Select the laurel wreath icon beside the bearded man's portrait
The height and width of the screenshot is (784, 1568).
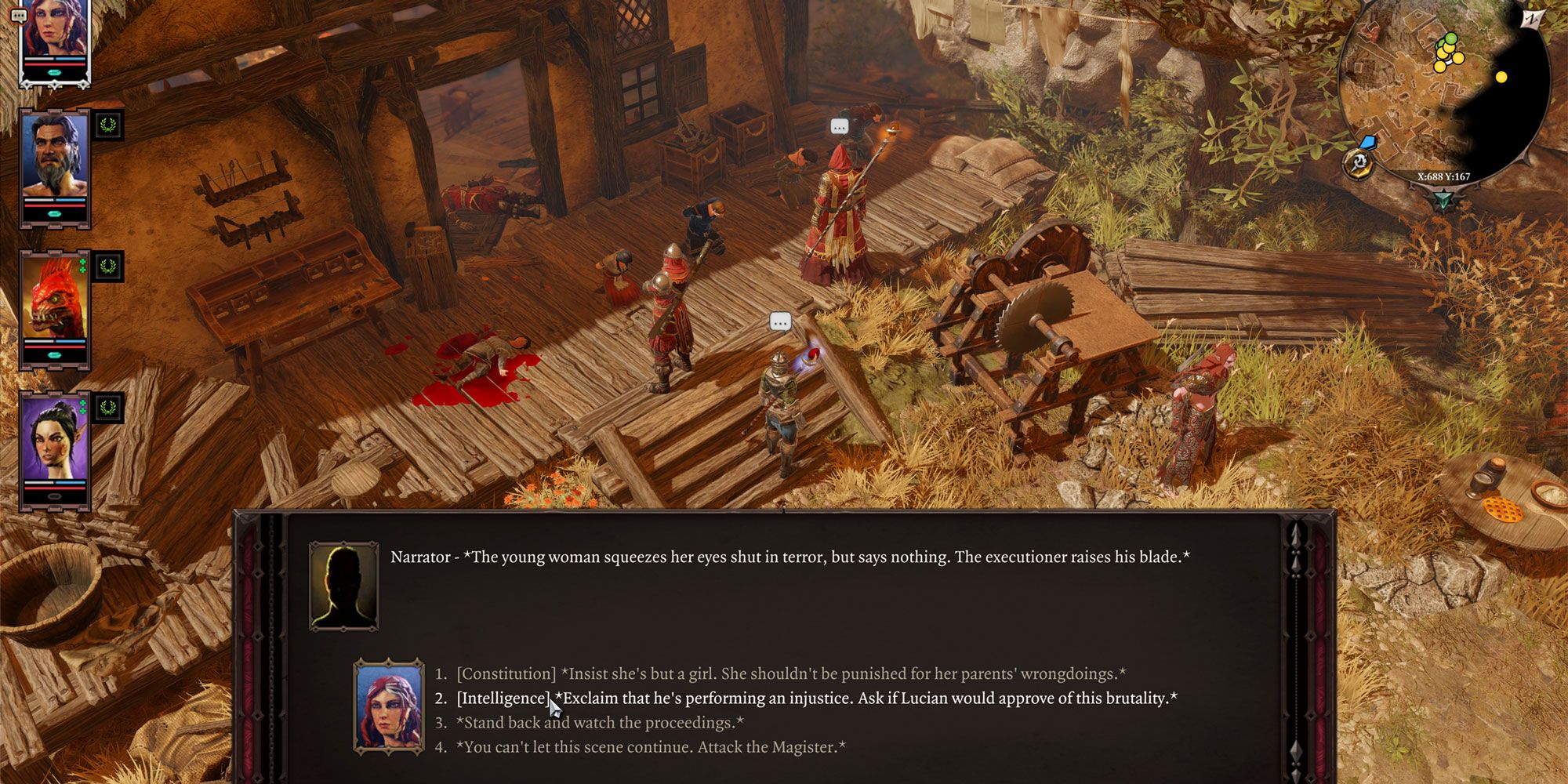110,126
